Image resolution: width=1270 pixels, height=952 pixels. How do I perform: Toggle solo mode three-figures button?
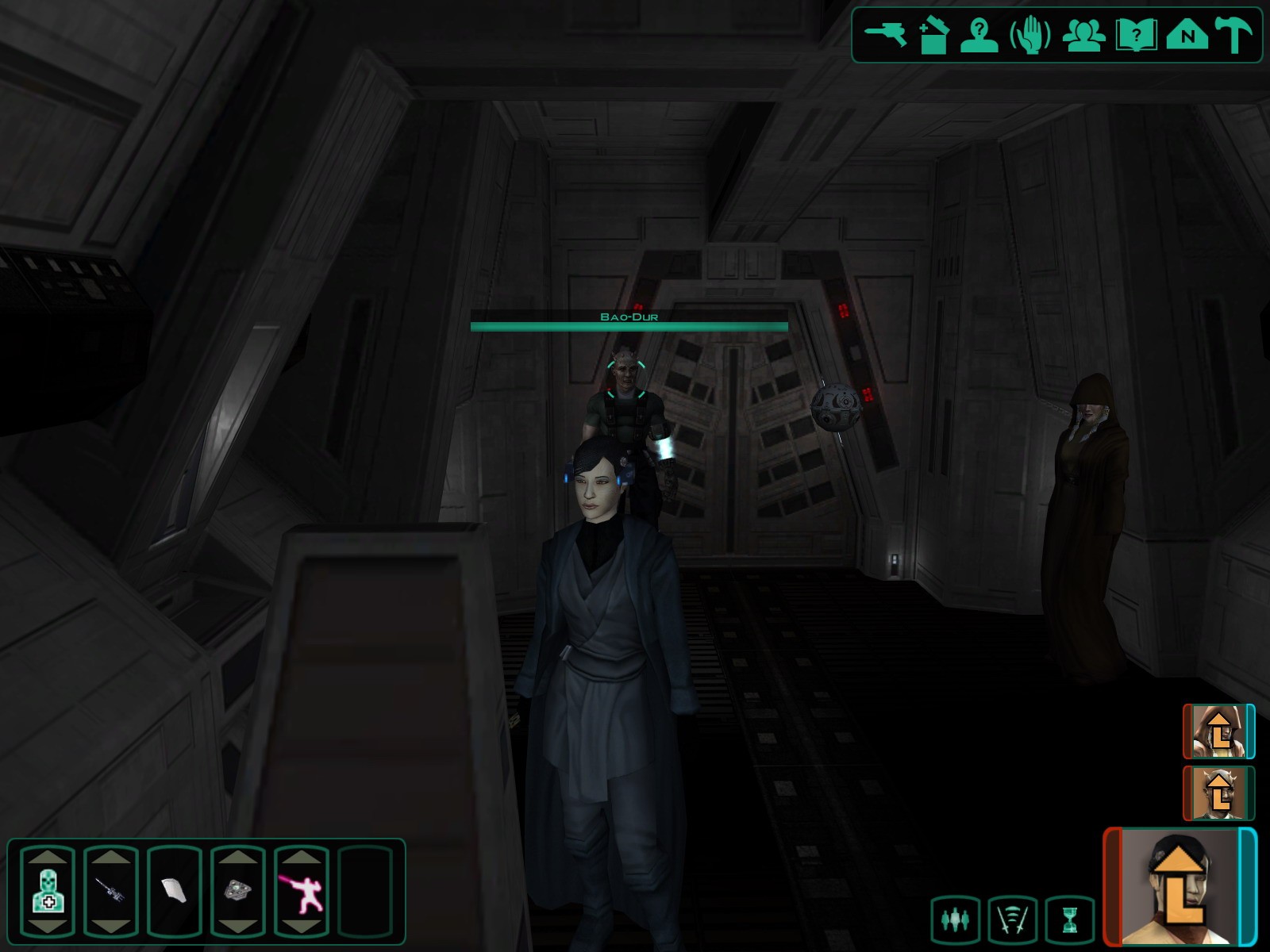click(x=955, y=919)
